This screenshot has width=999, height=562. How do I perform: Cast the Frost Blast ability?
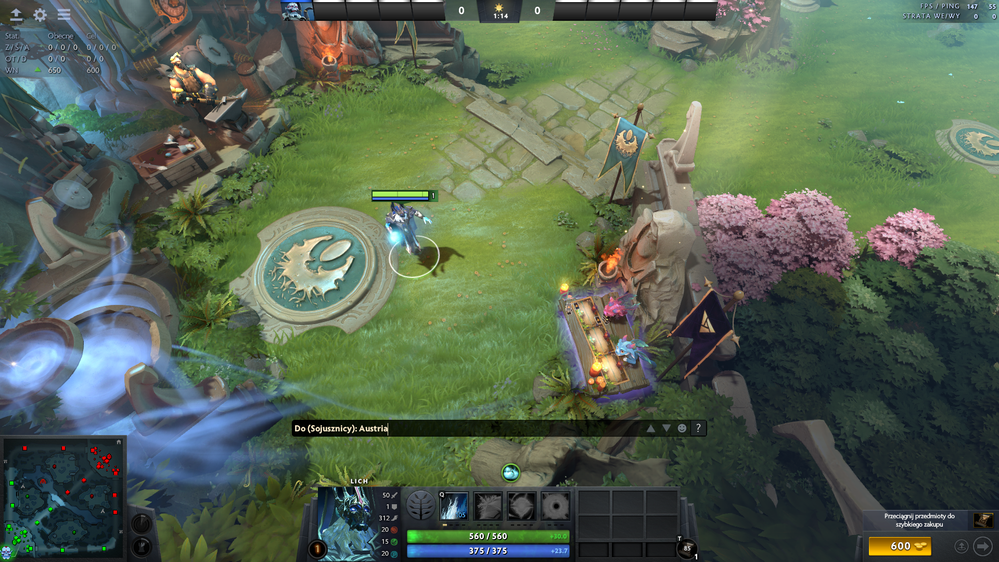click(455, 506)
